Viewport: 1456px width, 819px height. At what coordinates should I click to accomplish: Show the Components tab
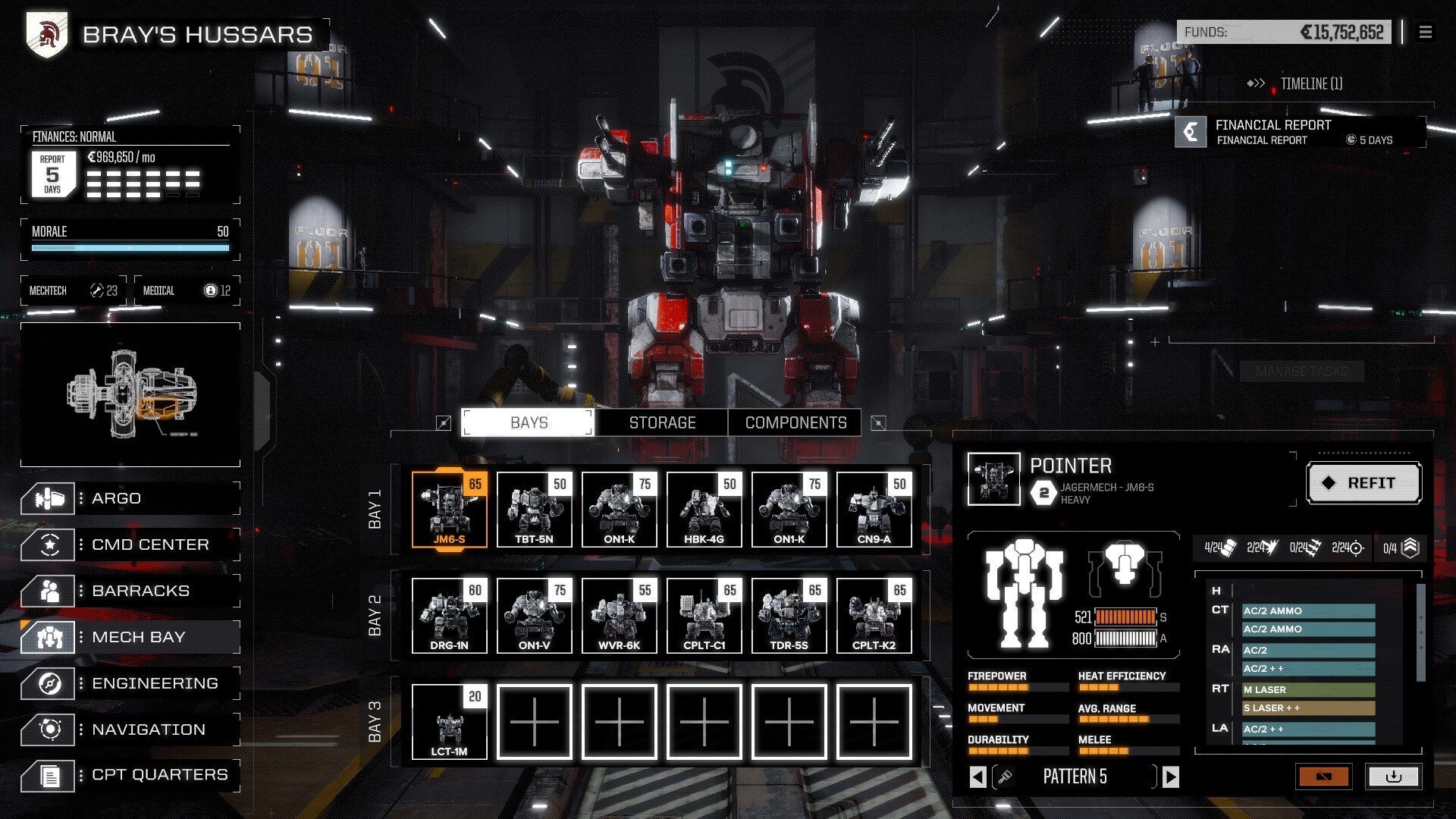pyautogui.click(x=795, y=422)
